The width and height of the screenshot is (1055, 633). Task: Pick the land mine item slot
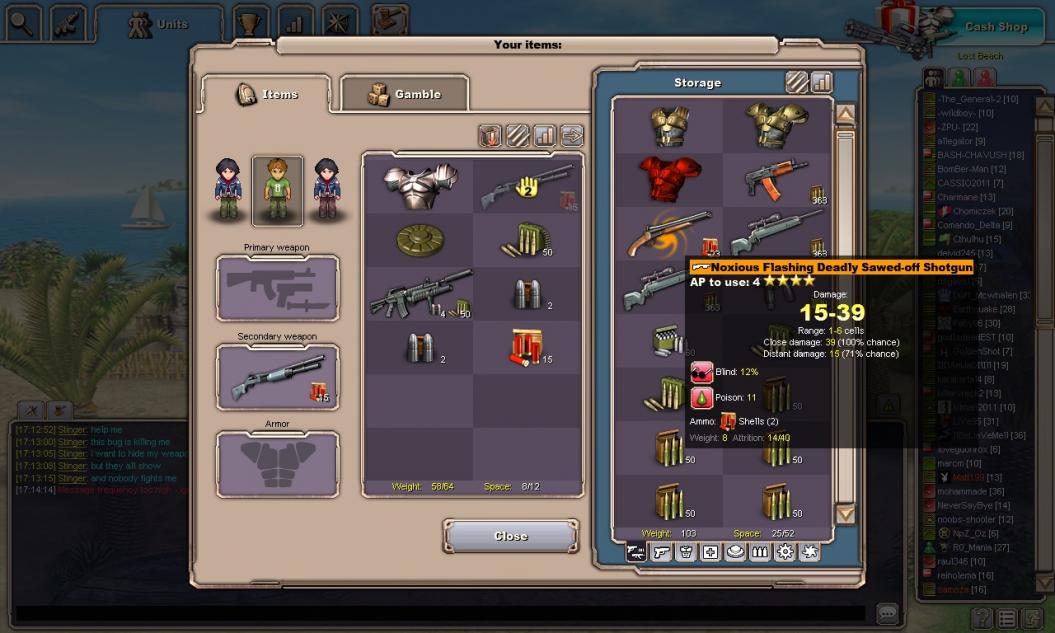pyautogui.click(x=420, y=240)
